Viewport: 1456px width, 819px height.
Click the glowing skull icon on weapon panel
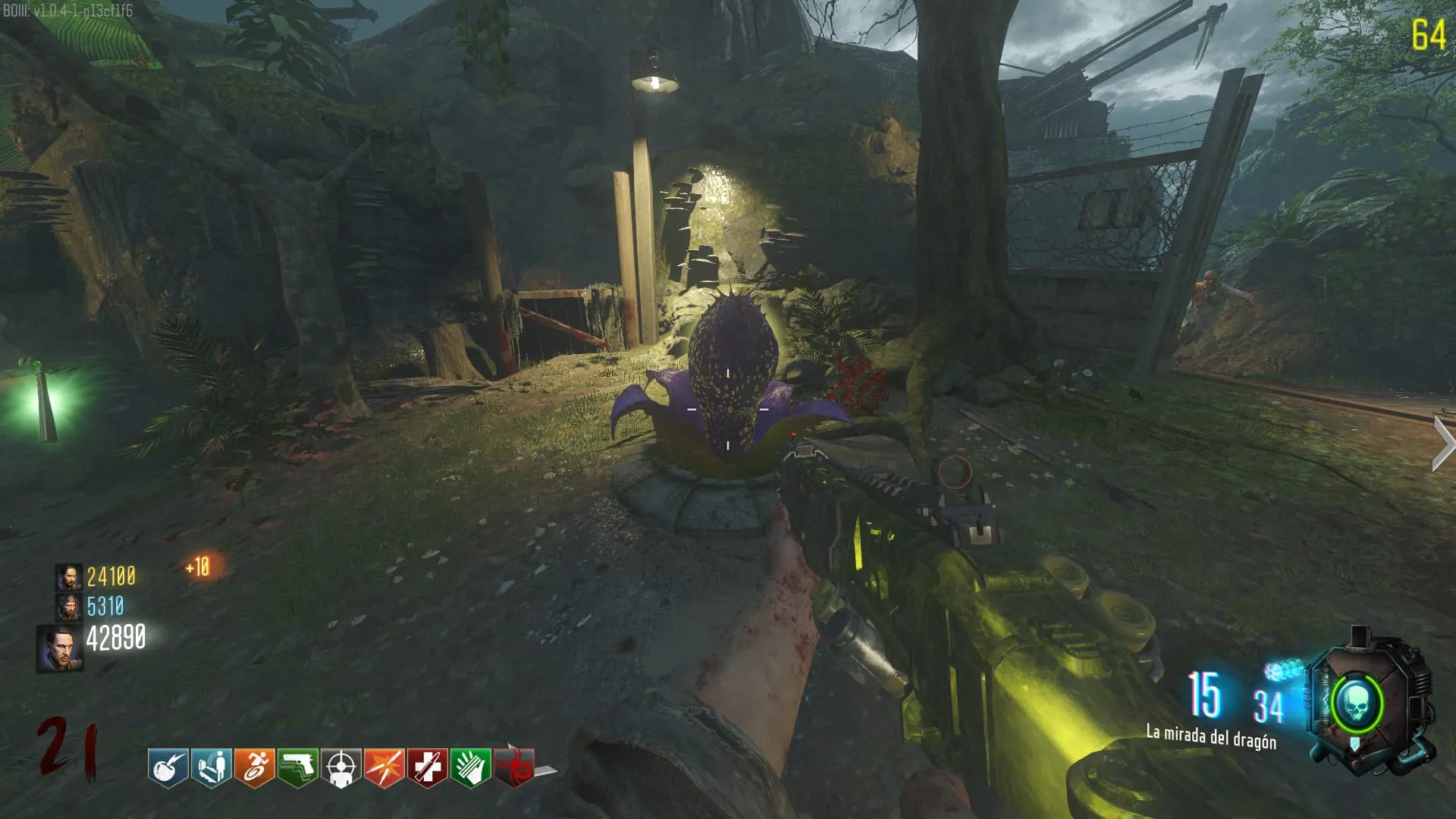(1357, 704)
